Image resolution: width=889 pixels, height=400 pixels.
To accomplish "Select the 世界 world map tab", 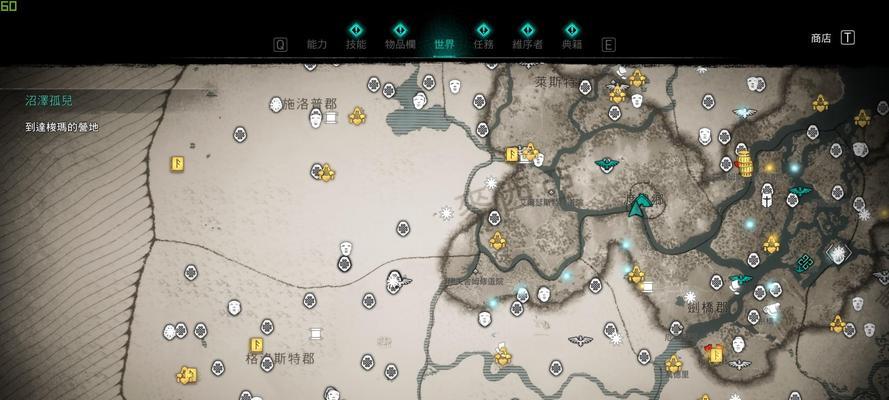I will pos(445,44).
